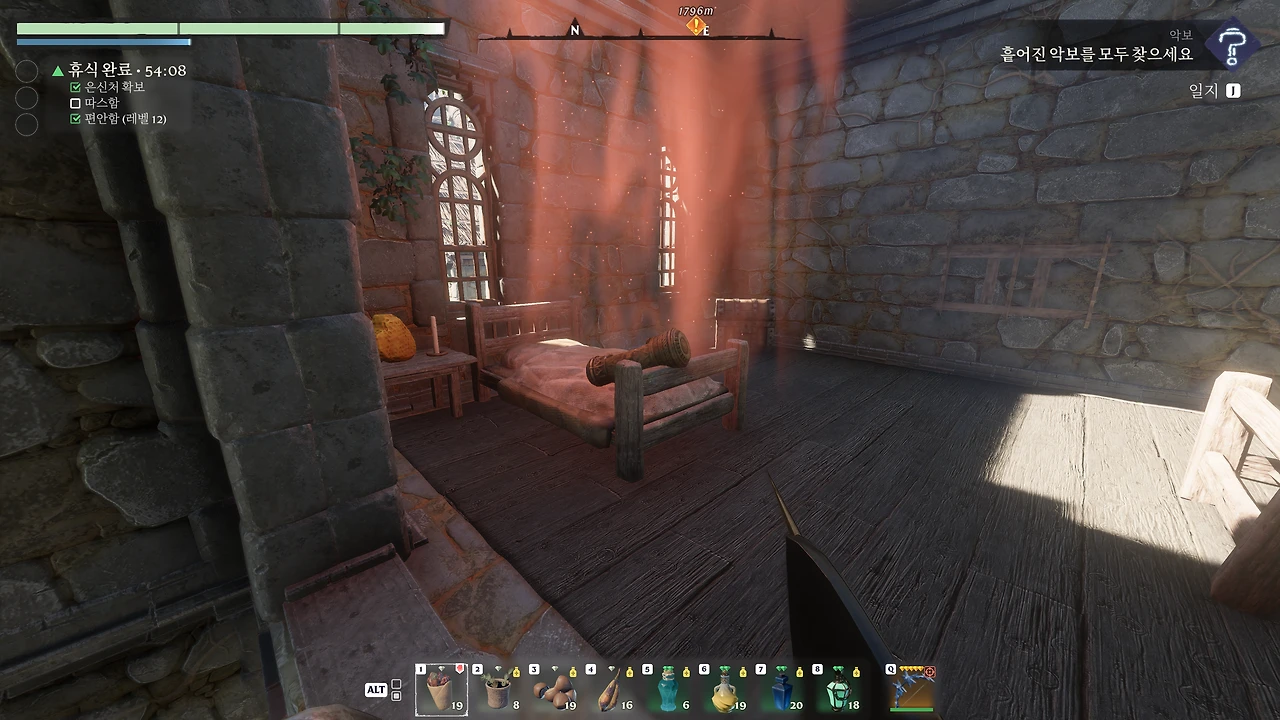This screenshot has width=1280, height=720.
Task: Select the pale green lantern in slot 8
Action: [x=838, y=691]
